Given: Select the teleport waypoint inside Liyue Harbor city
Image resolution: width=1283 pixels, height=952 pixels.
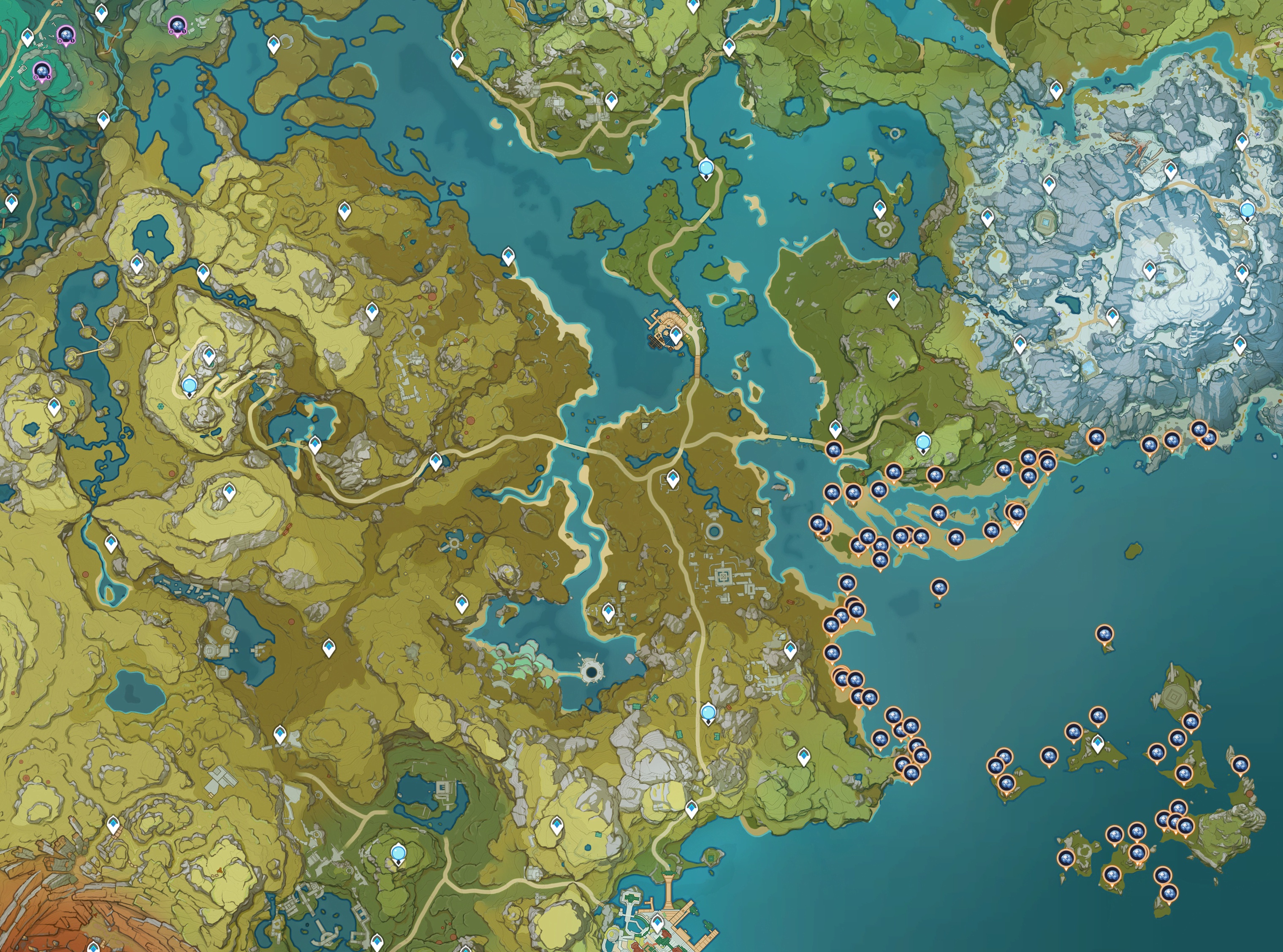Looking at the screenshot, I should 657,924.
